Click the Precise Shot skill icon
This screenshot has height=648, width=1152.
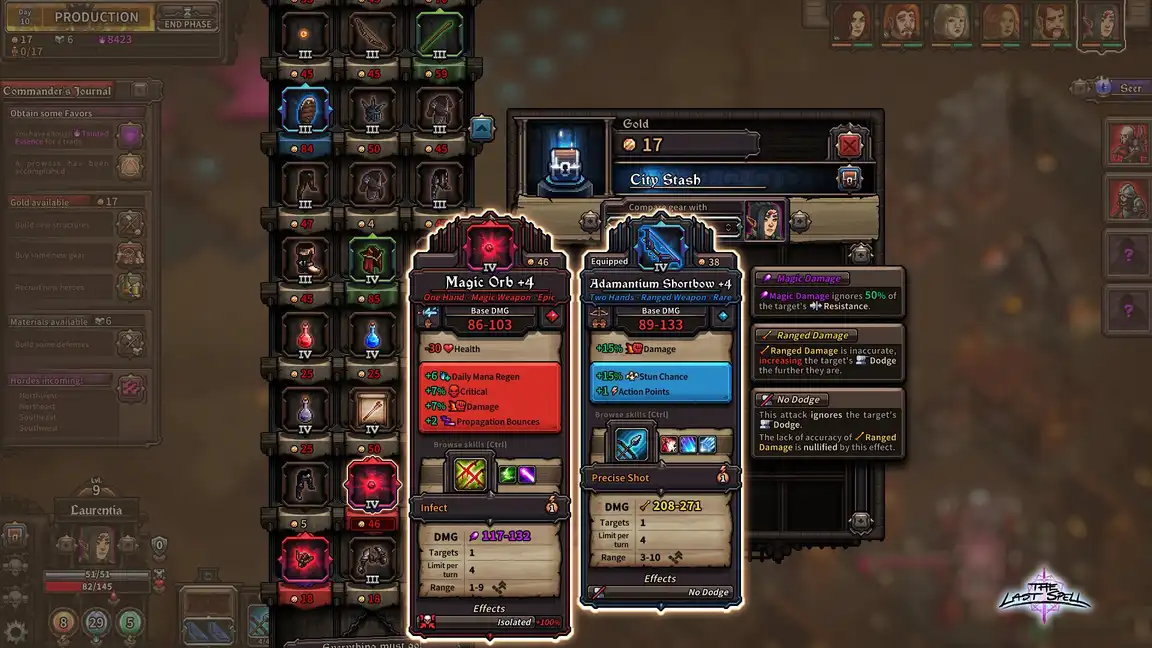(x=631, y=444)
